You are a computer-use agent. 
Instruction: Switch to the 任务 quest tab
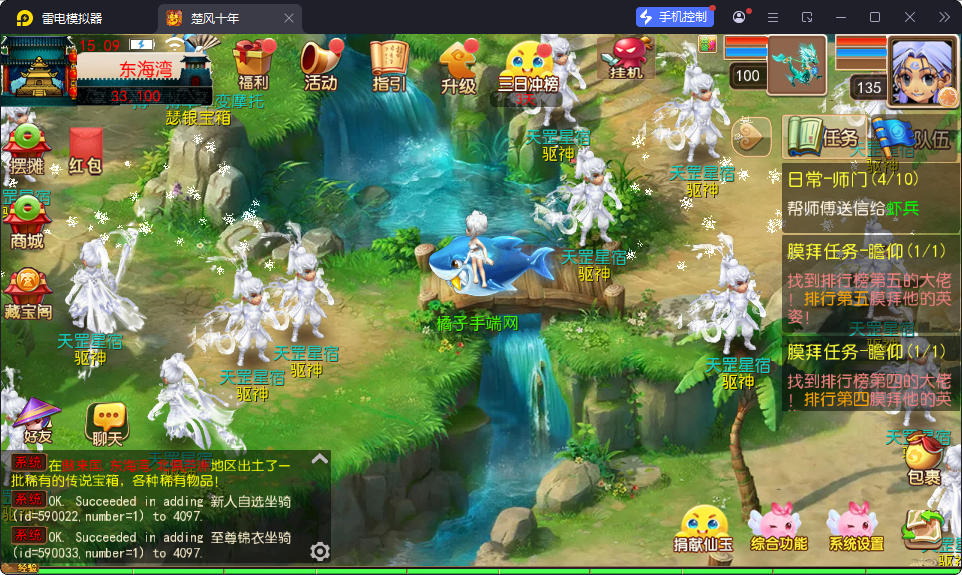pos(823,138)
